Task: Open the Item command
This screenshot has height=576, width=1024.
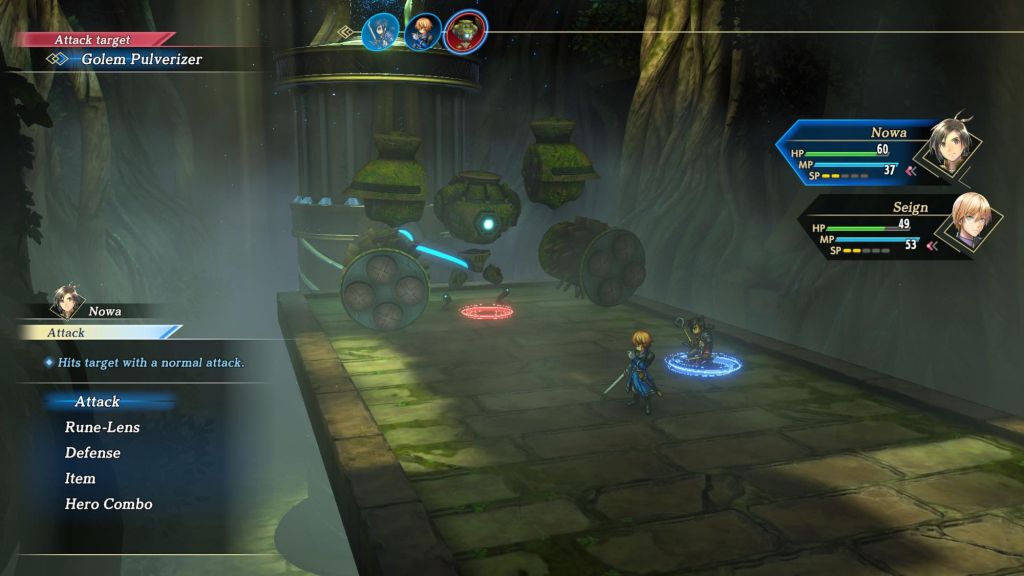Action: pyautogui.click(x=80, y=479)
